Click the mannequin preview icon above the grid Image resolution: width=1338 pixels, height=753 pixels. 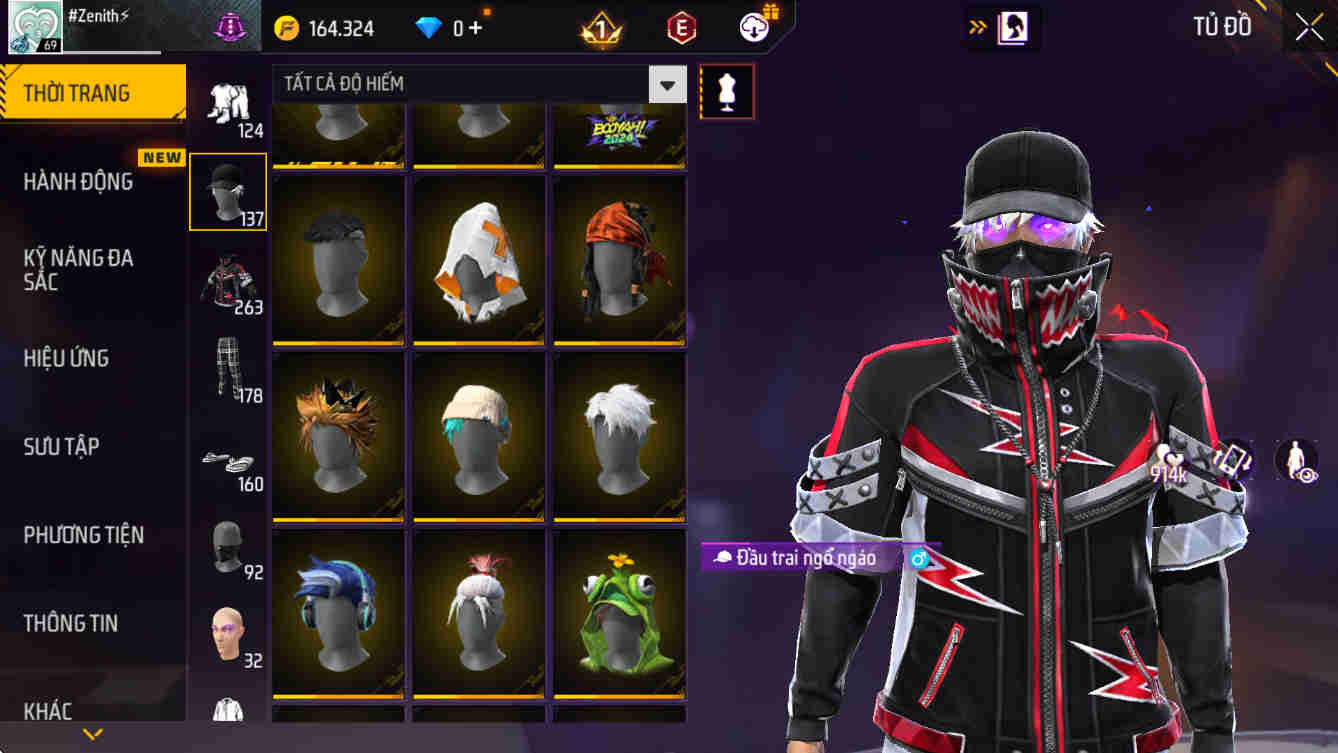point(727,90)
